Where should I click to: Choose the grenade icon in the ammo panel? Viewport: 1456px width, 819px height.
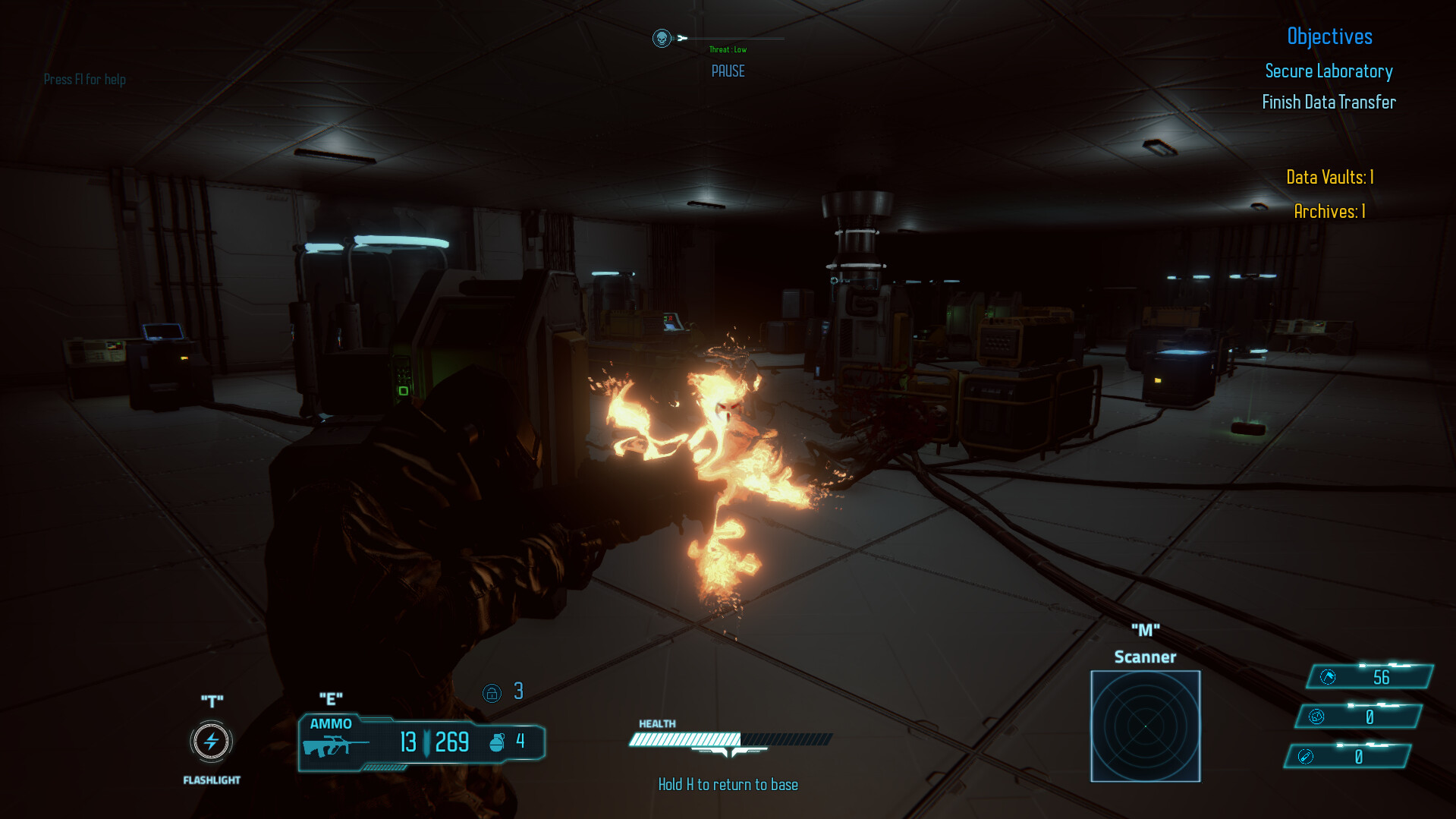(x=497, y=742)
